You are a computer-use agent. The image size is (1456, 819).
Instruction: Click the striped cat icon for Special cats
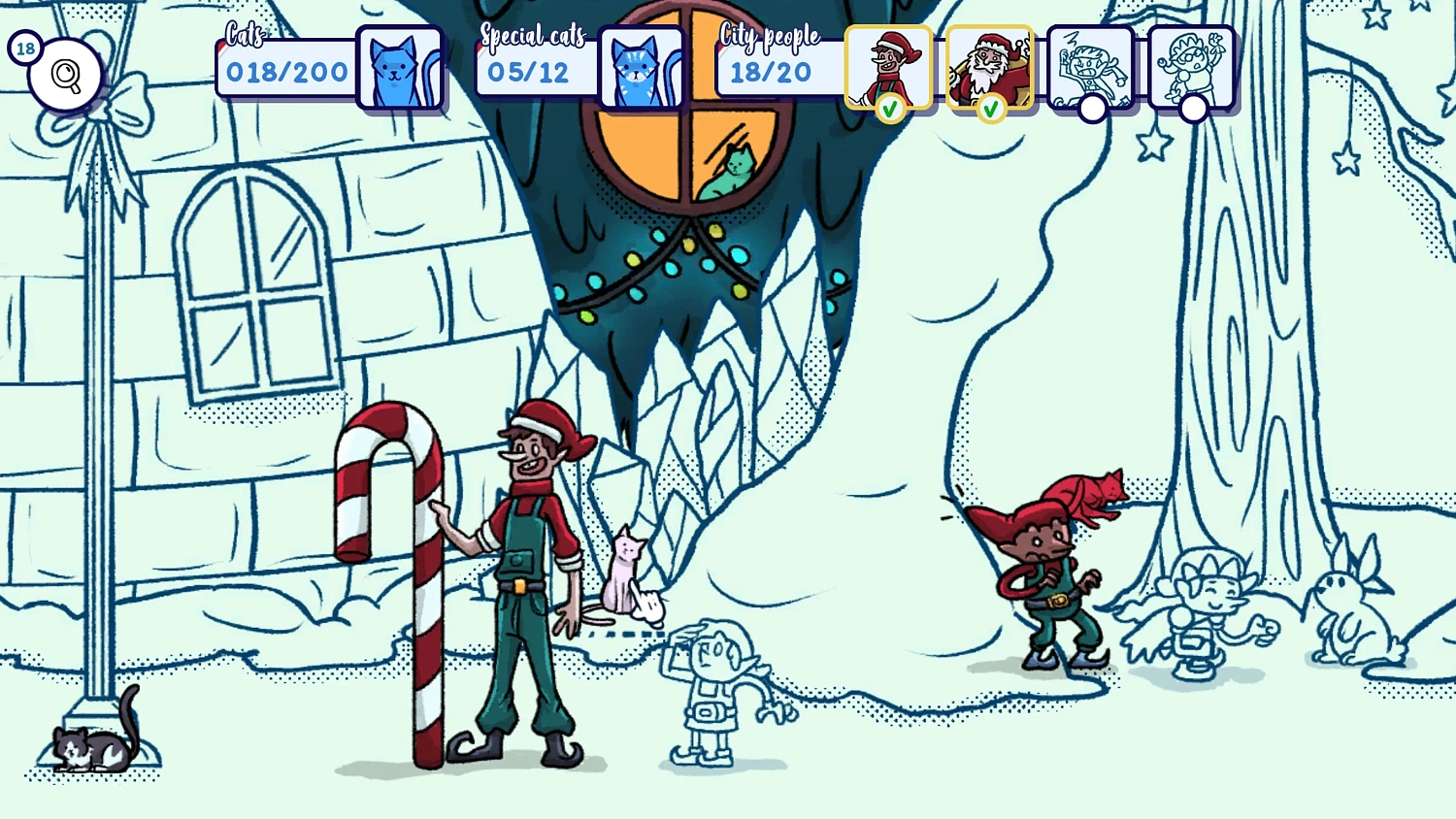coord(642,68)
